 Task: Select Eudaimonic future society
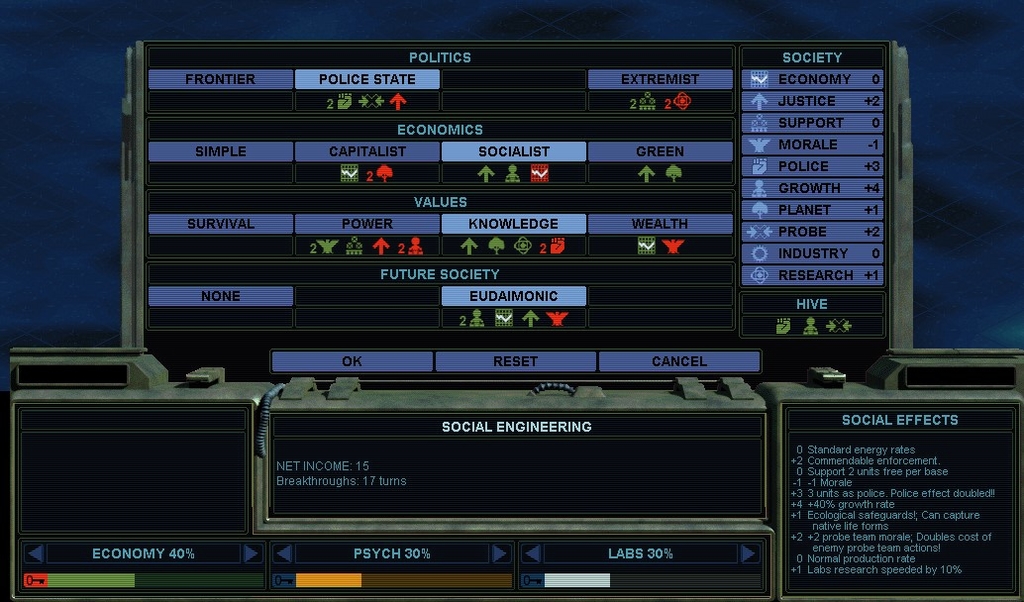514,295
